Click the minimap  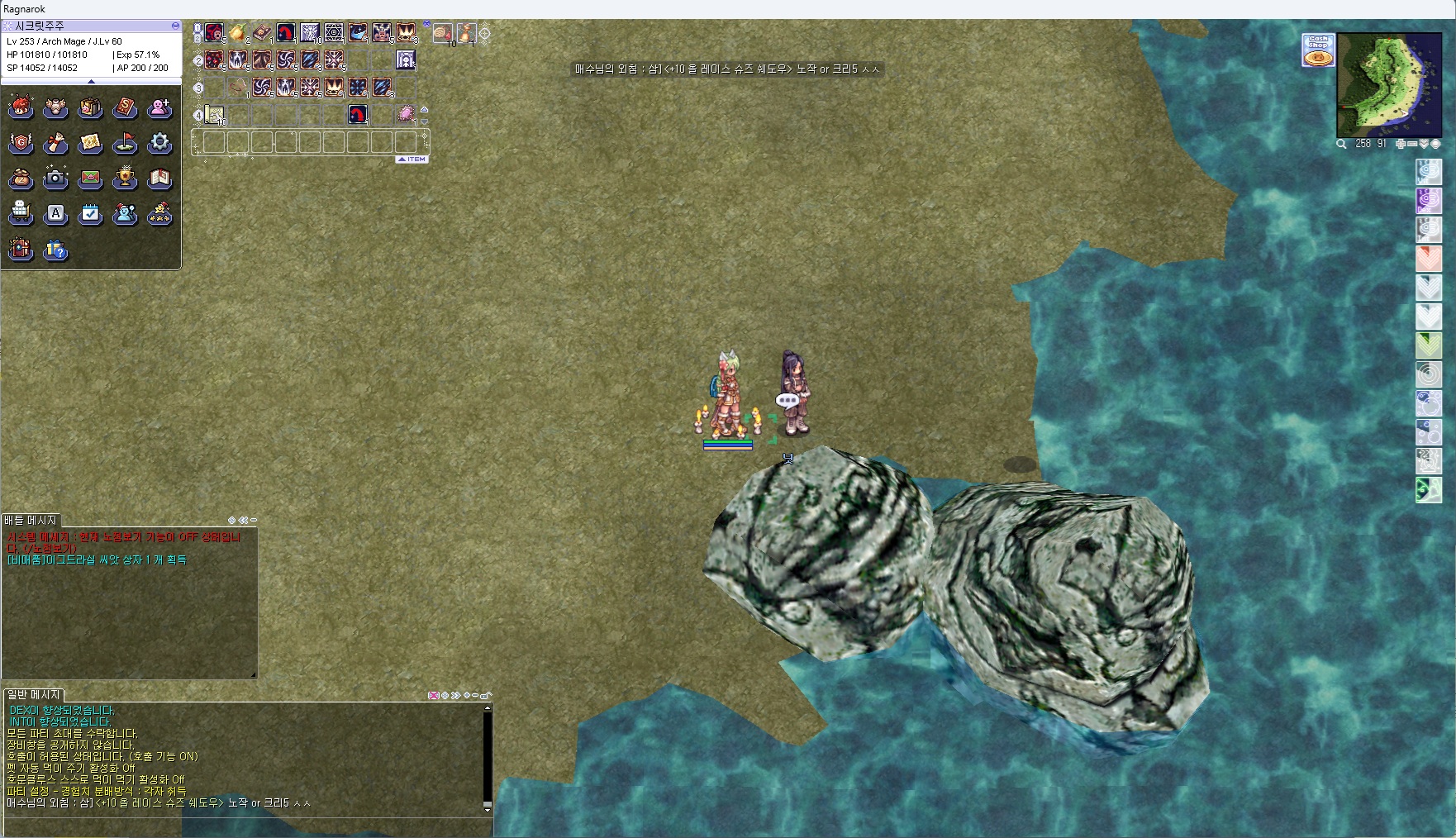click(x=1389, y=84)
